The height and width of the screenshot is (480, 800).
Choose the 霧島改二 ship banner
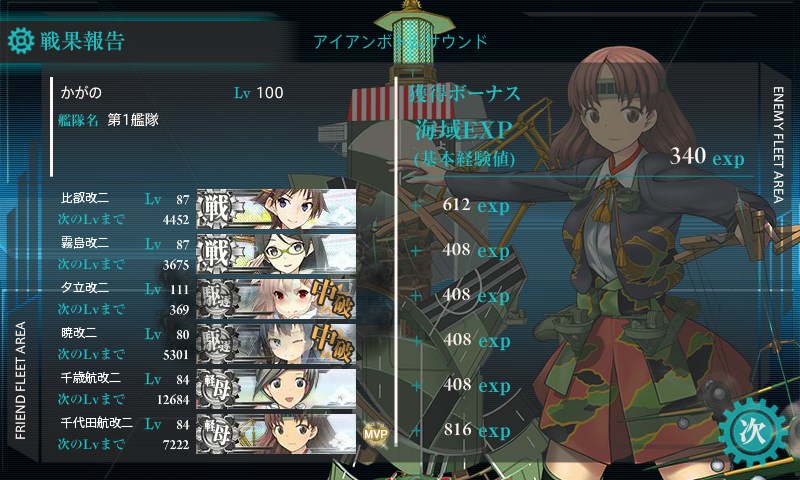277,253
